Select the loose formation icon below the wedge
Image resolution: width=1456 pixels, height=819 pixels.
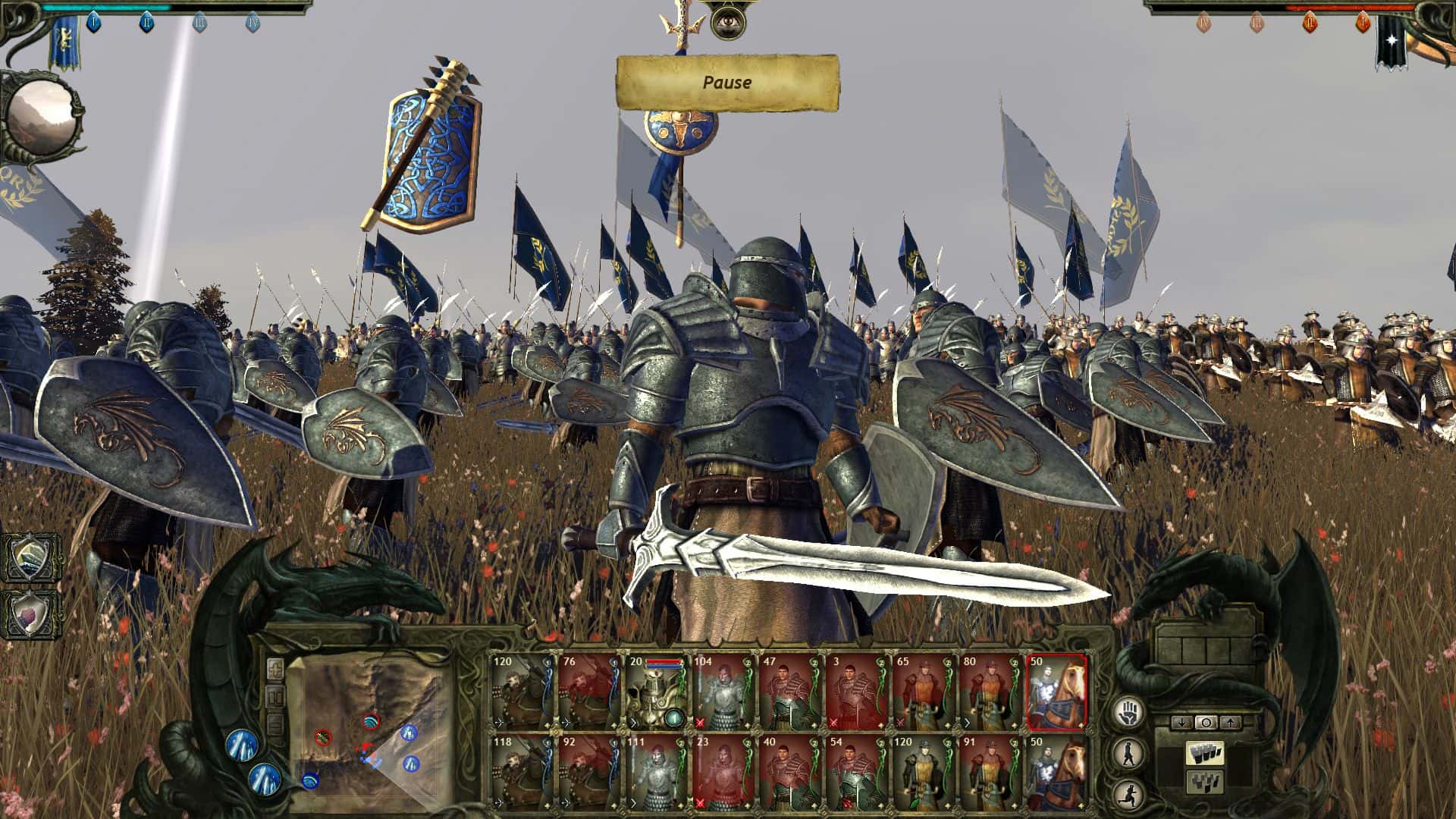tap(1204, 781)
